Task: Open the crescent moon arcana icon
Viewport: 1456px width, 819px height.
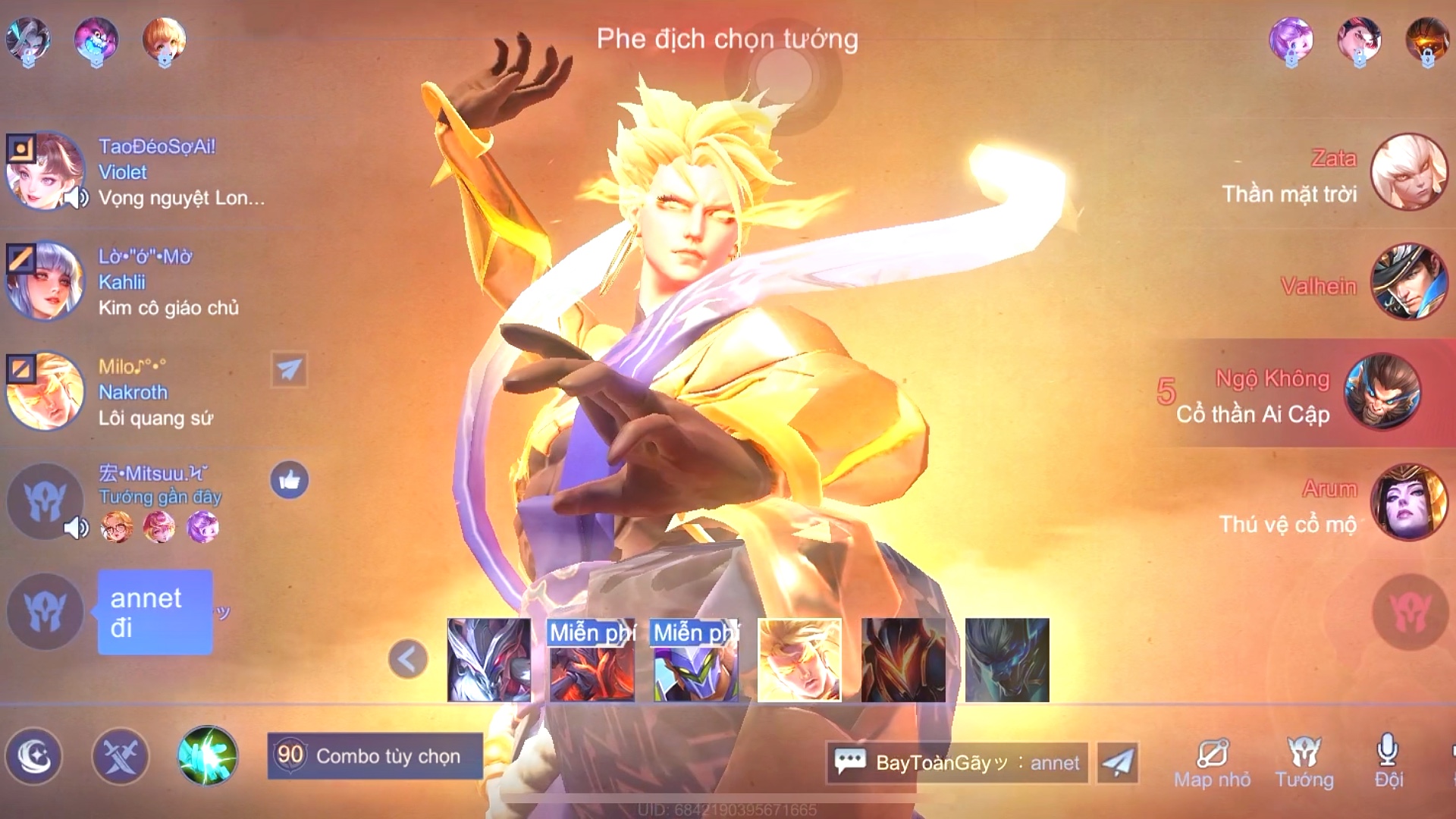Action: [x=33, y=756]
